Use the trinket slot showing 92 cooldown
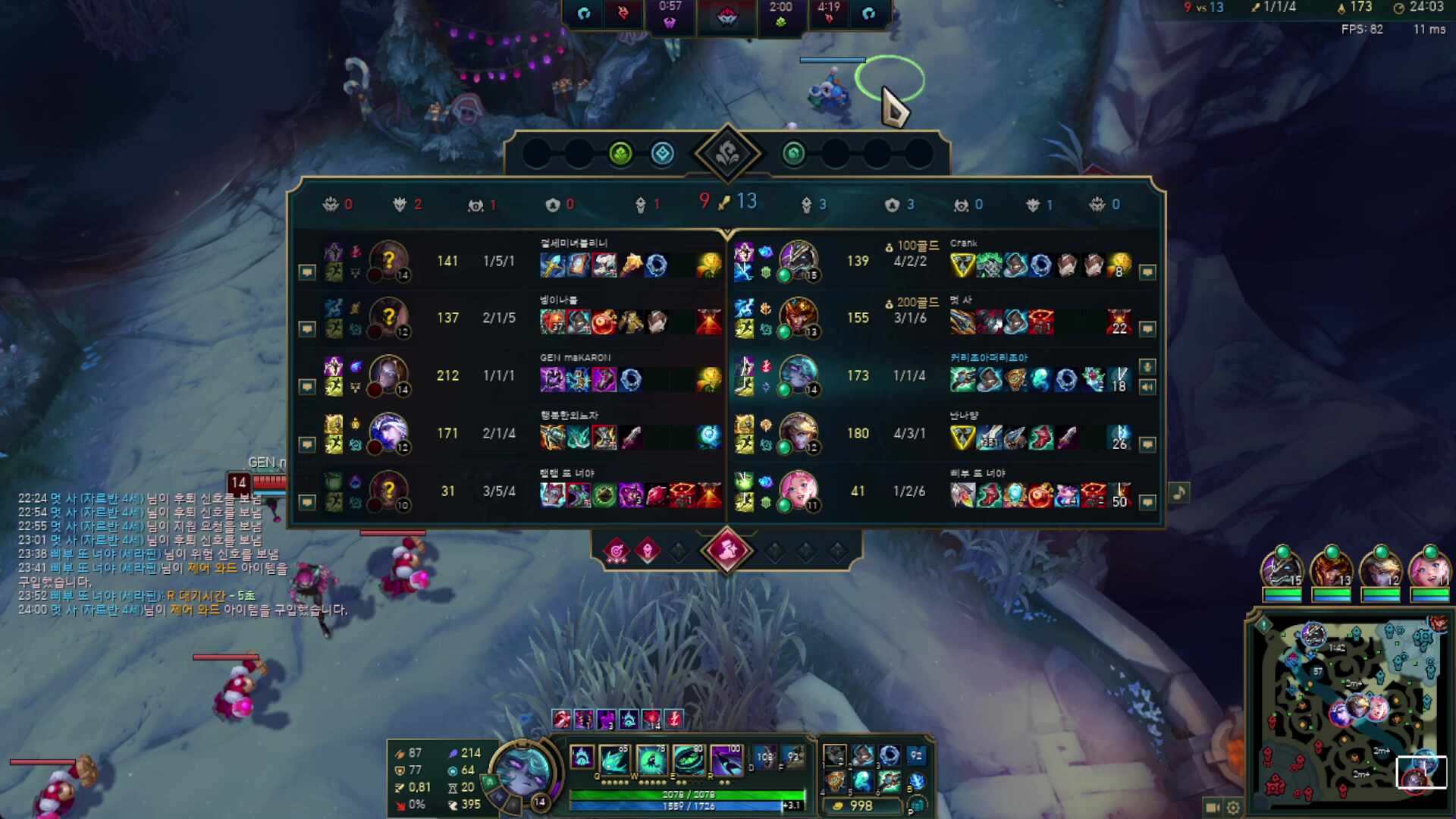This screenshot has height=819, width=1456. click(917, 755)
